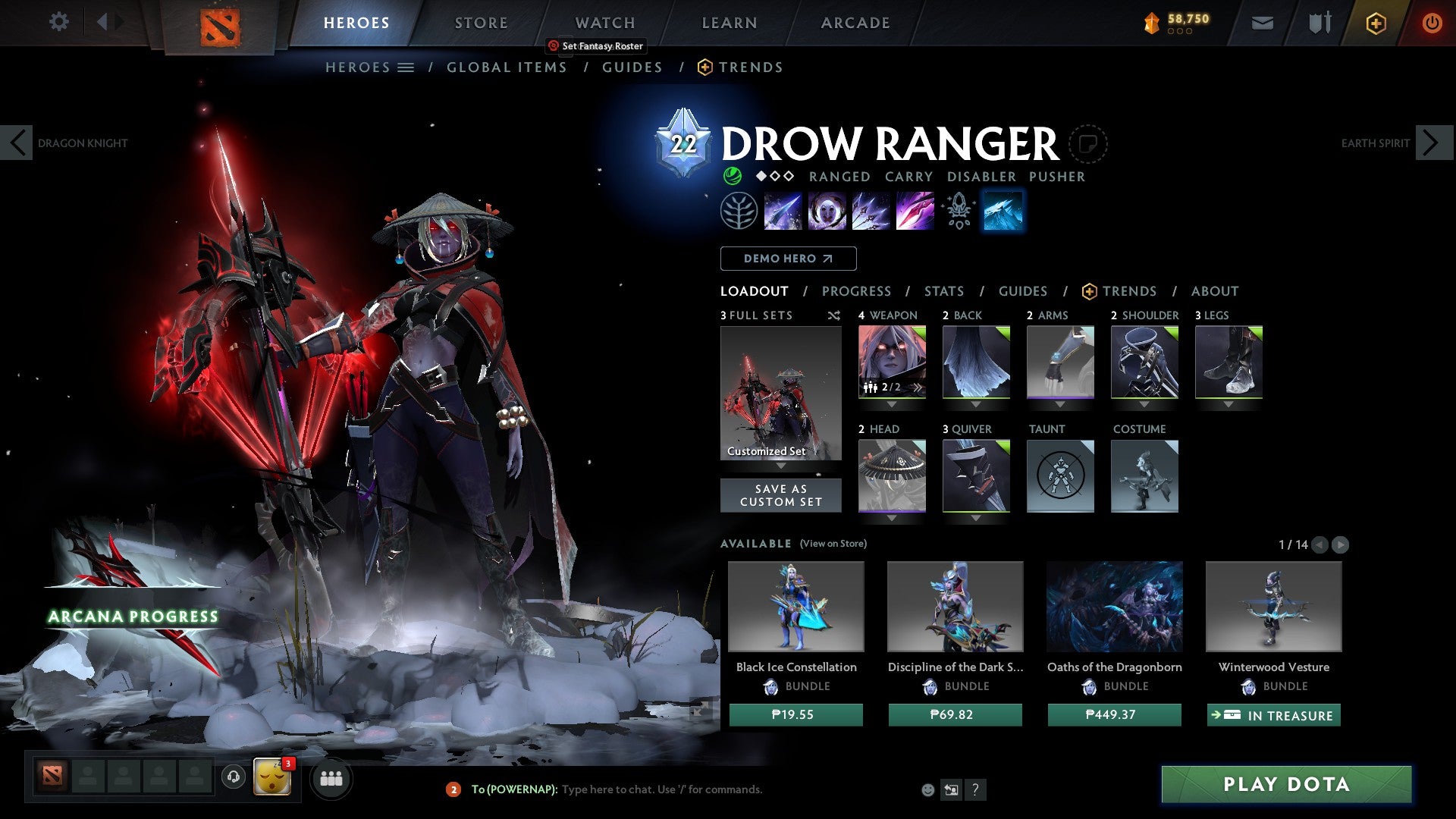The image size is (1456, 819).
Task: Select the Frost Arrows ability icon
Action: coord(782,210)
